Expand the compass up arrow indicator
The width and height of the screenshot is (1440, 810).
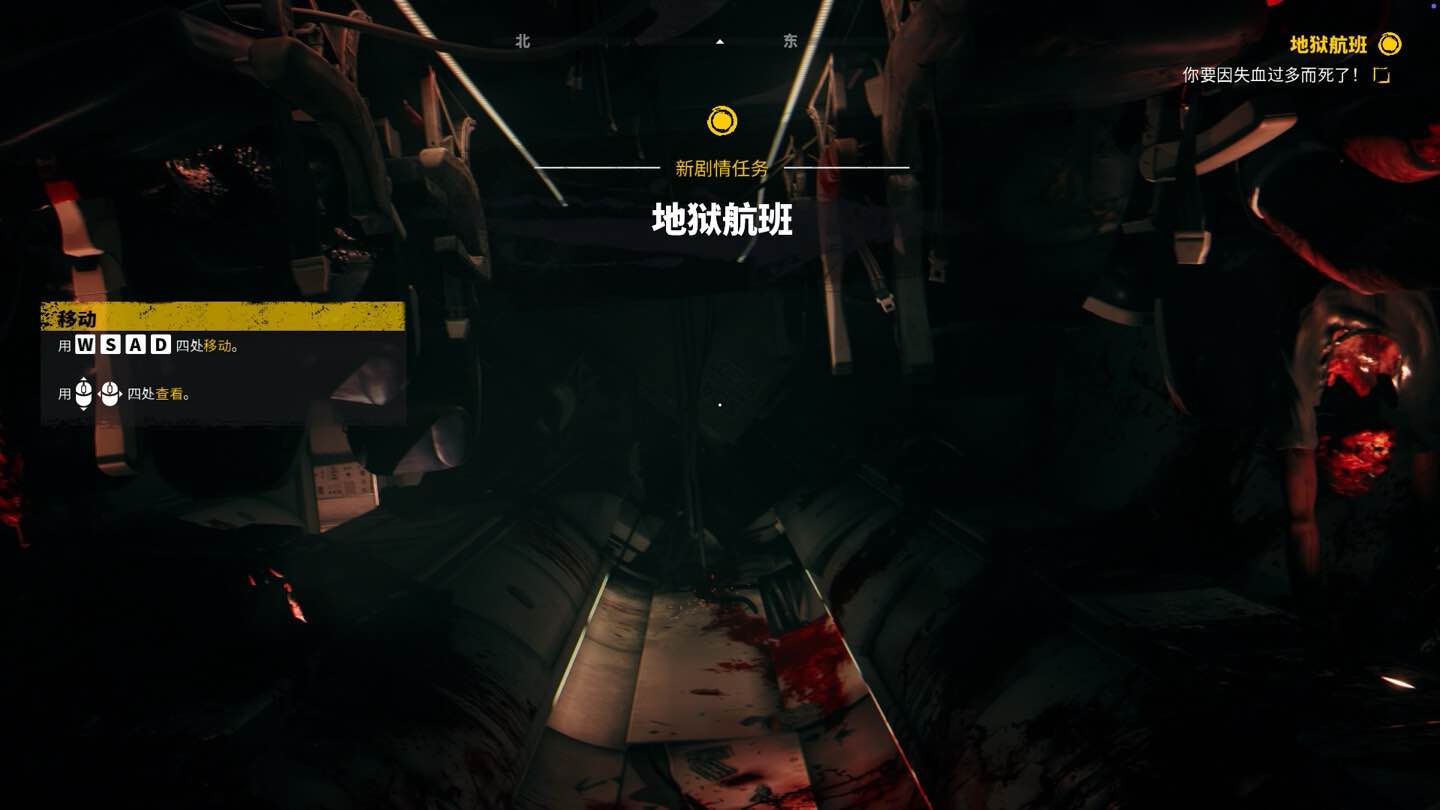pyautogui.click(x=718, y=41)
